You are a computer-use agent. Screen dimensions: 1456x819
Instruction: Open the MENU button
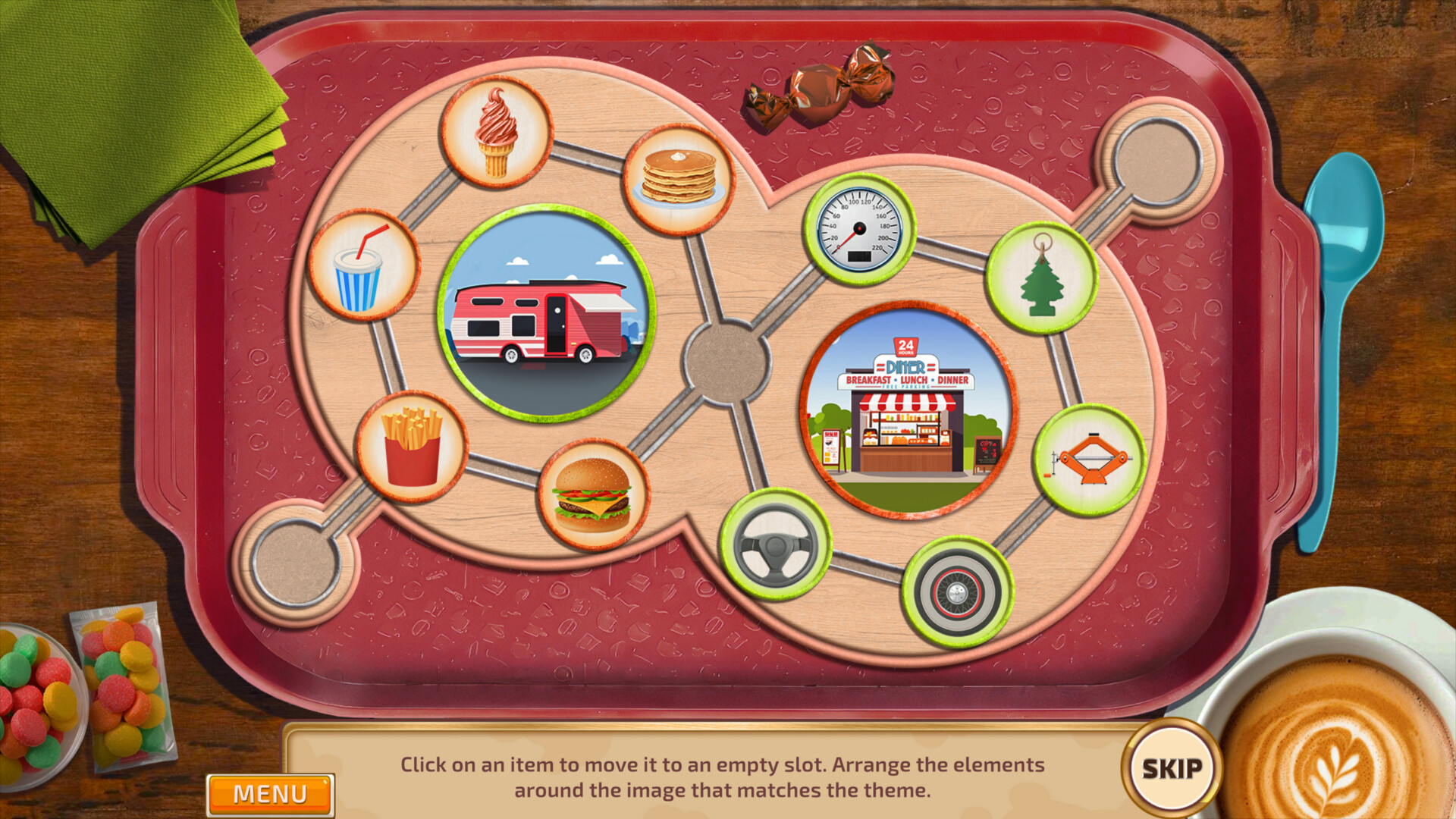coord(269,794)
